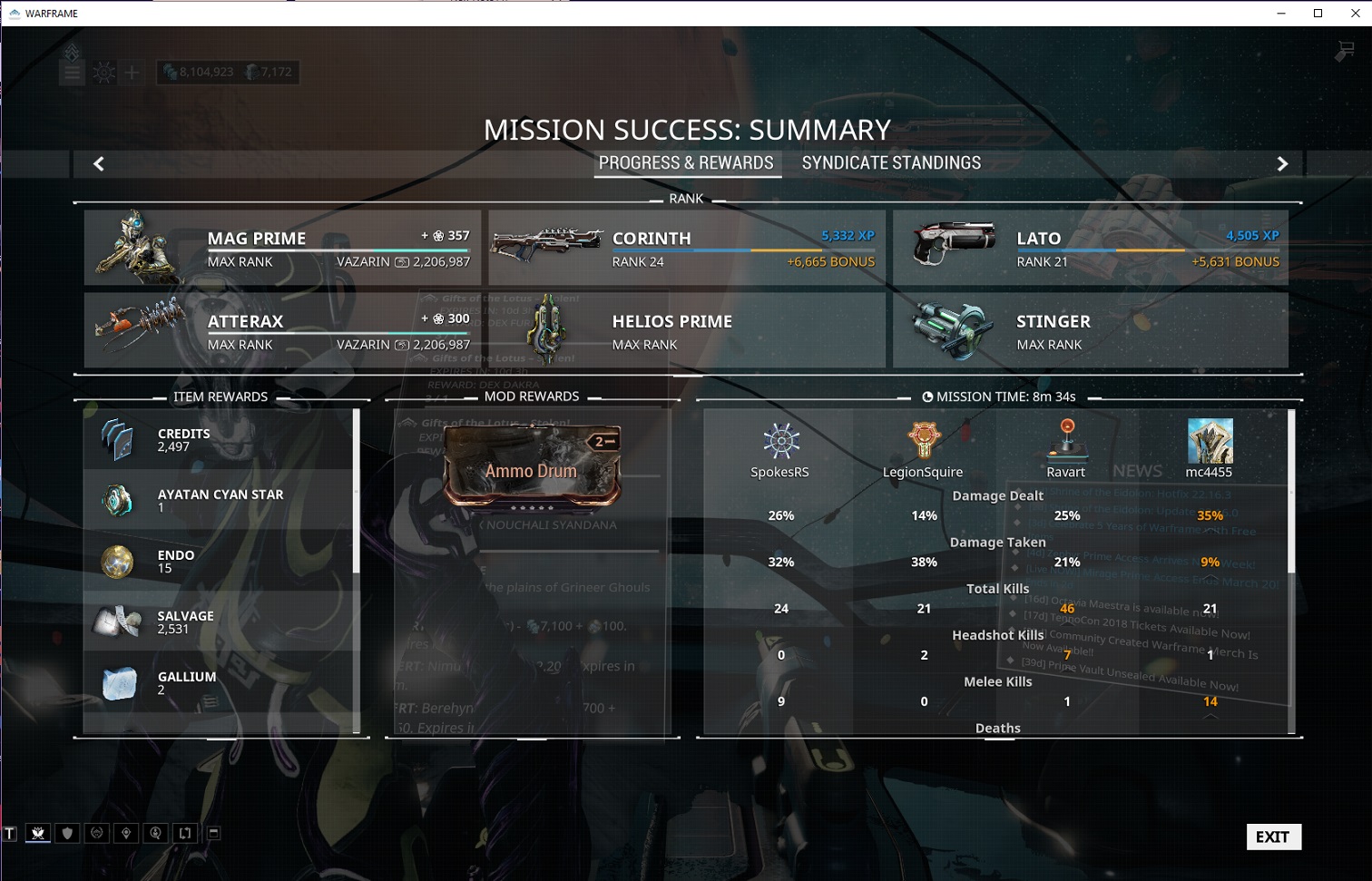Select the Progress & Rewards tab
1372x881 pixels.
686,163
